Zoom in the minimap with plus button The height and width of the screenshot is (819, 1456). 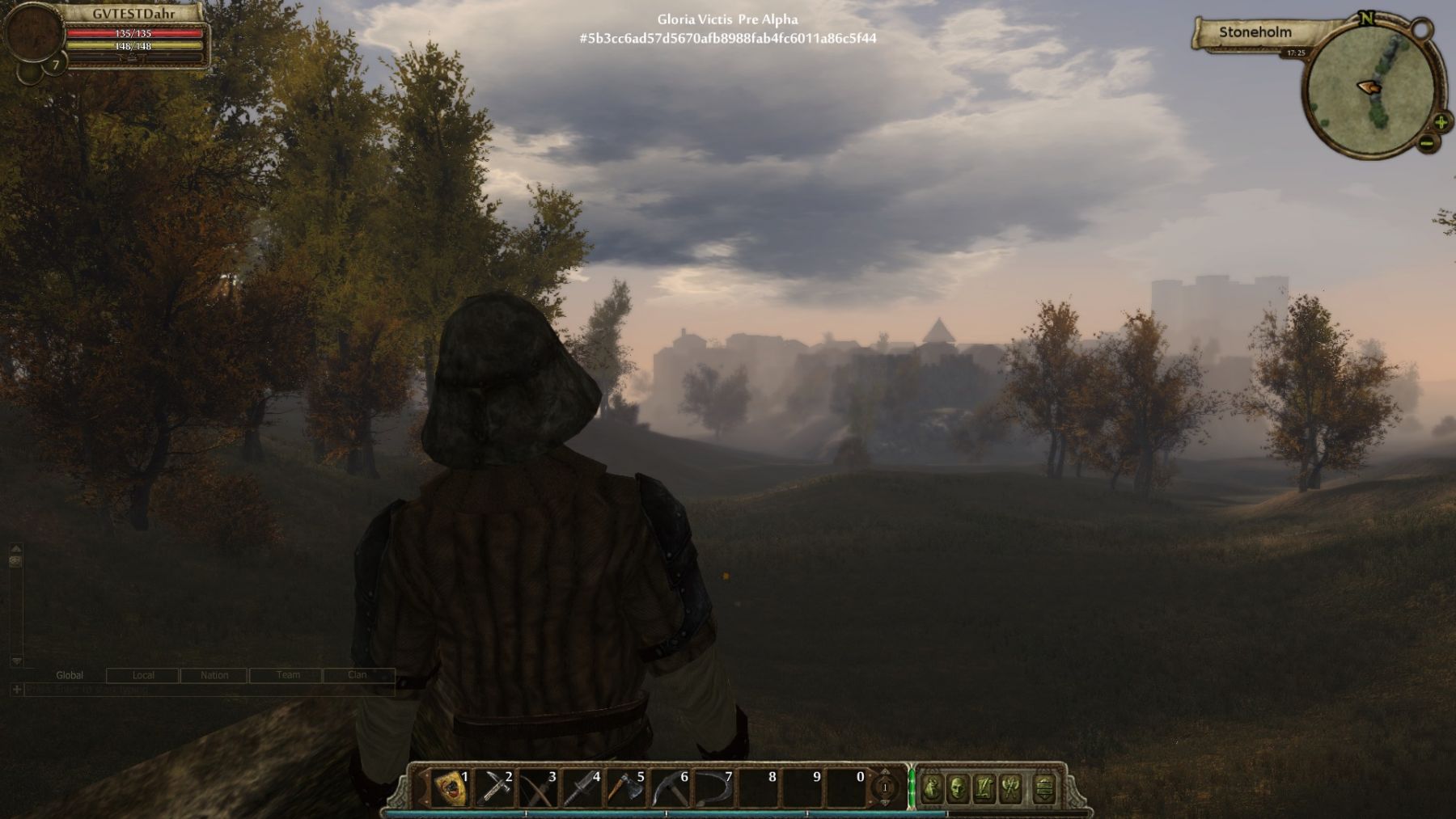point(1441,123)
